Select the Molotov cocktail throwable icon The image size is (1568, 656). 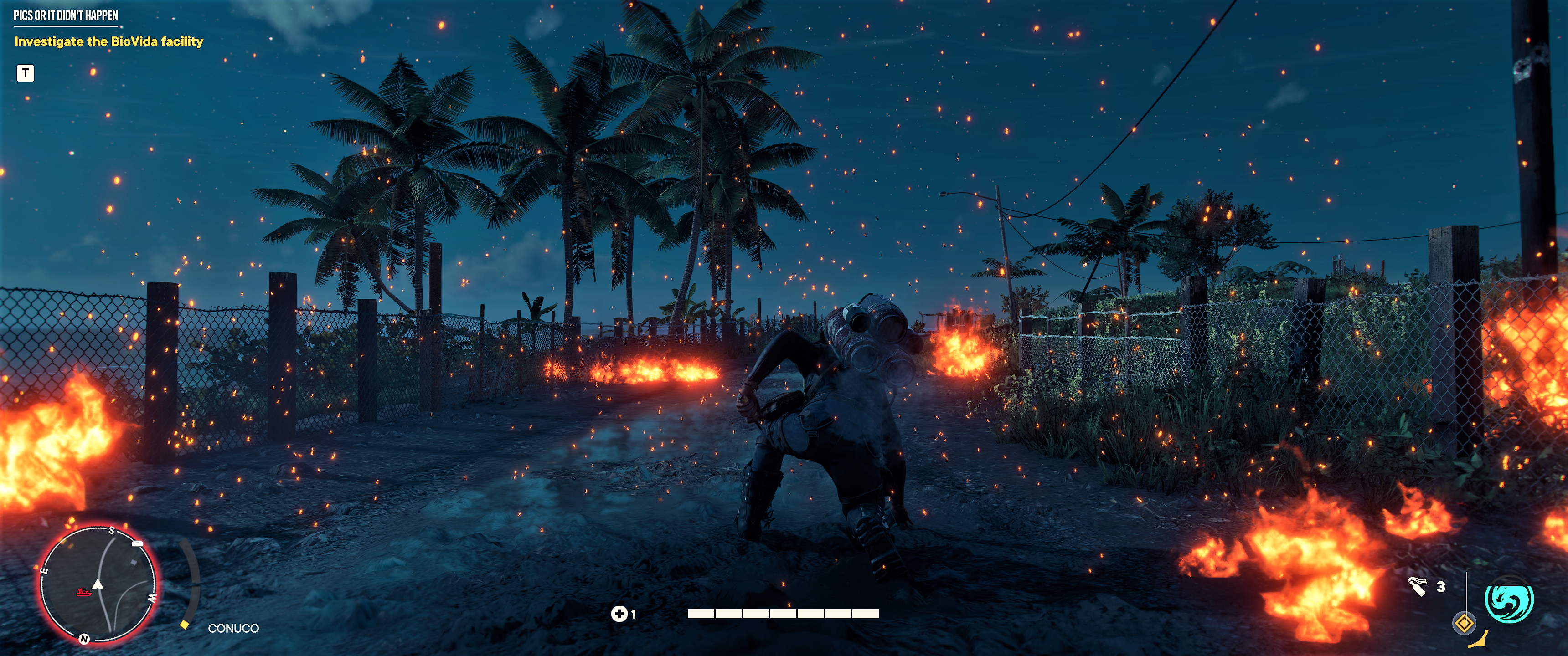[x=1417, y=586]
